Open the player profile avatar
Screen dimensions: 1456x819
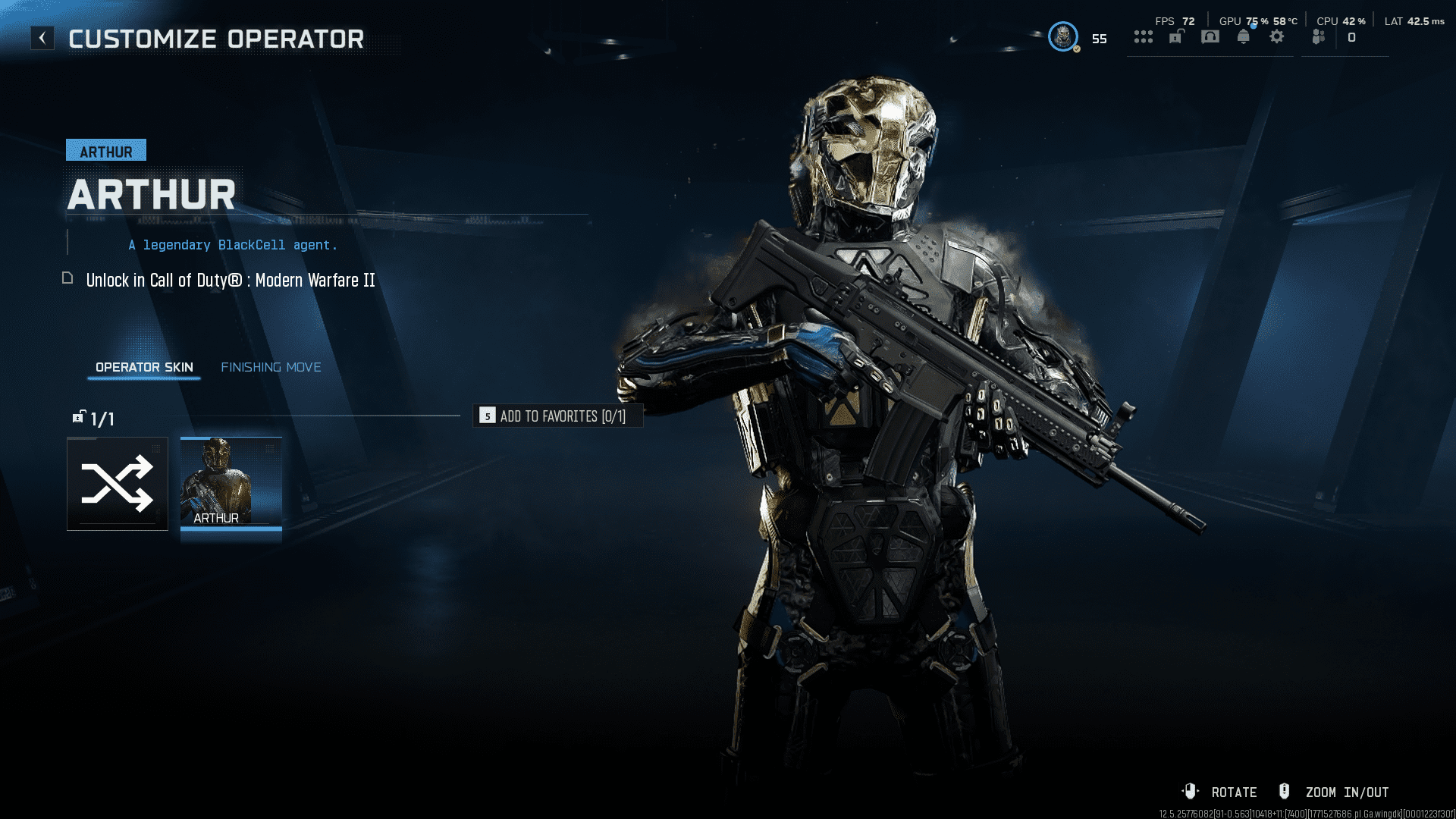click(x=1063, y=36)
